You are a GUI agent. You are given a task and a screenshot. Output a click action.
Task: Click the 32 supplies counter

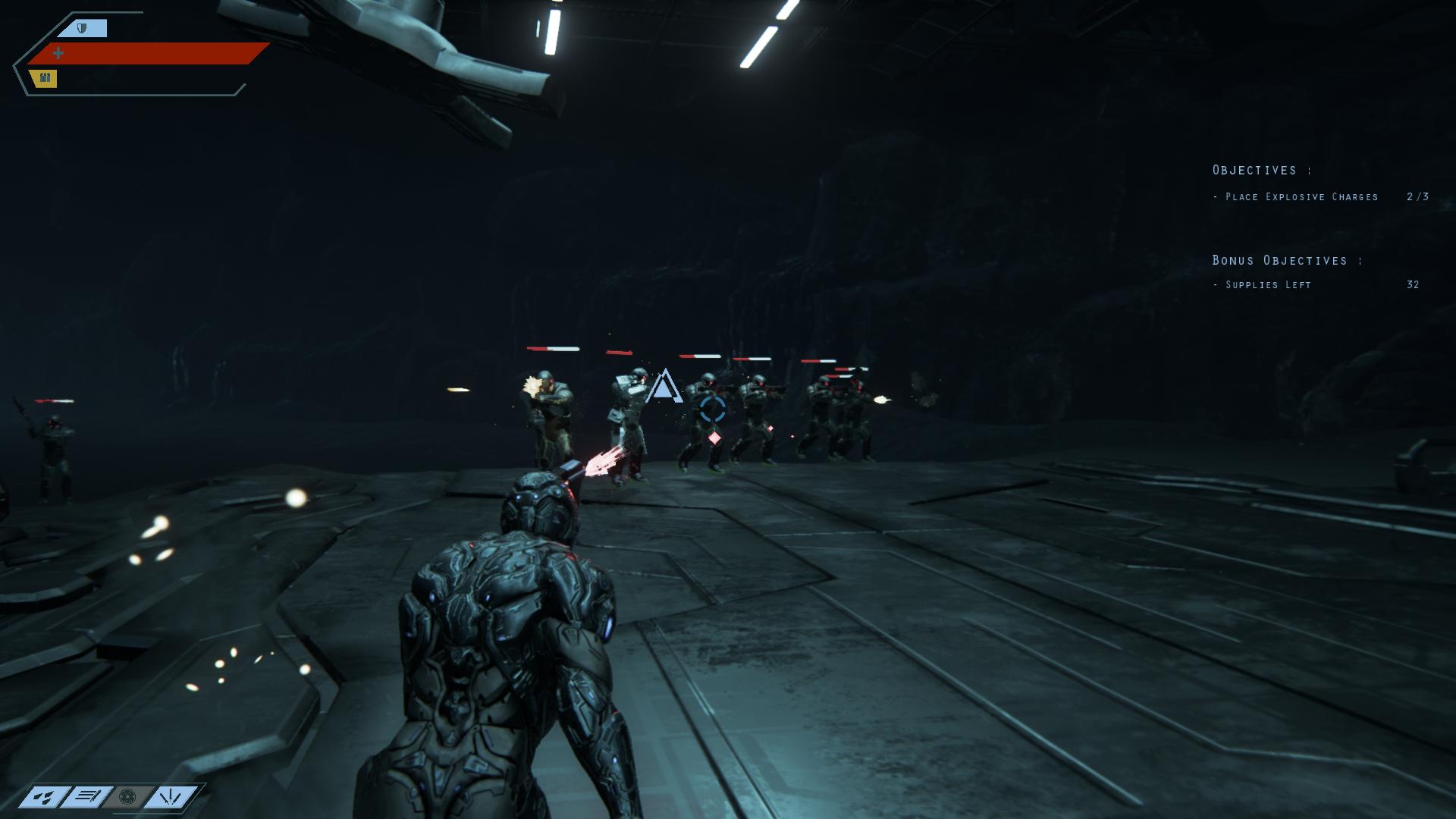click(x=1414, y=285)
